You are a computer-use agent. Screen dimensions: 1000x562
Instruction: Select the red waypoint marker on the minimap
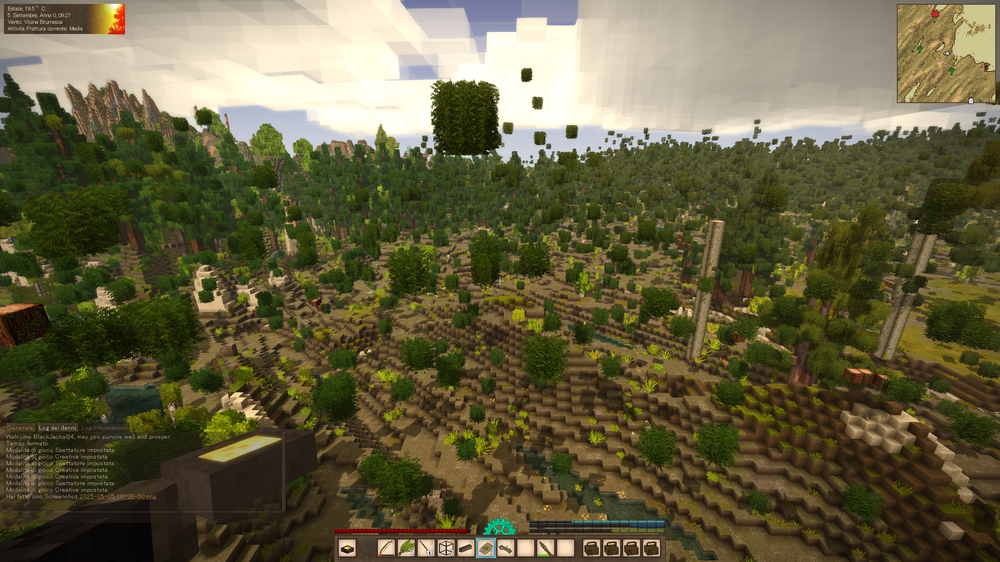tap(936, 14)
